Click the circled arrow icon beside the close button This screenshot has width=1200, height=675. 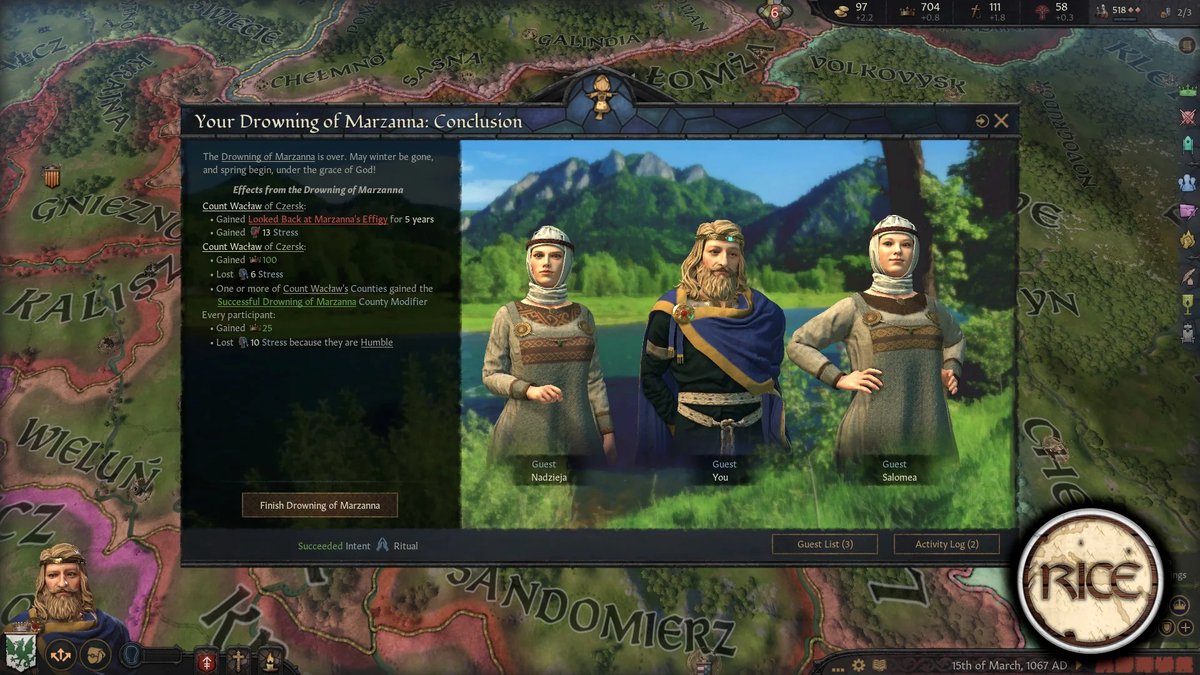(982, 121)
